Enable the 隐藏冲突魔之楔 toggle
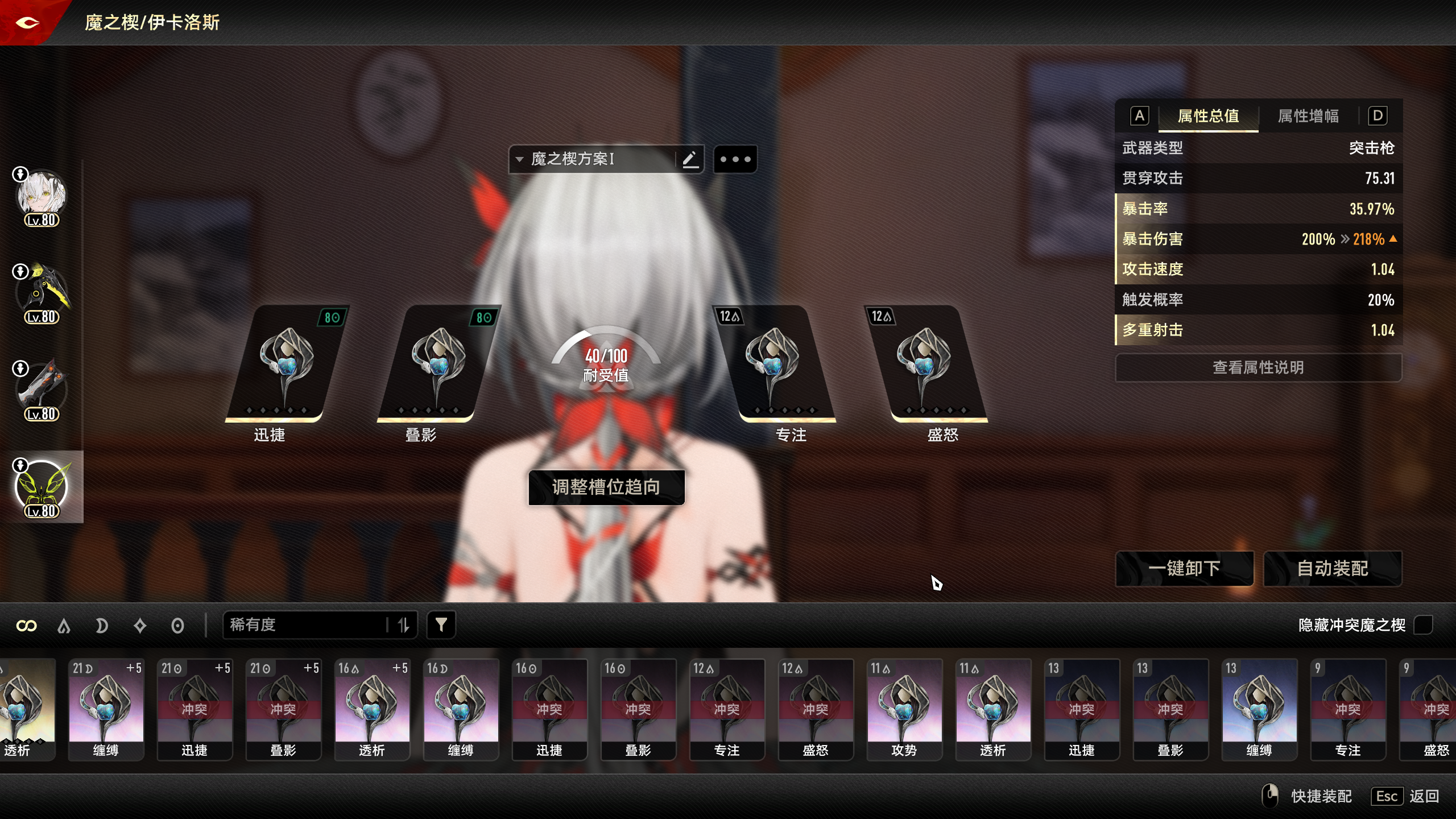Image resolution: width=1456 pixels, height=819 pixels. (1425, 626)
